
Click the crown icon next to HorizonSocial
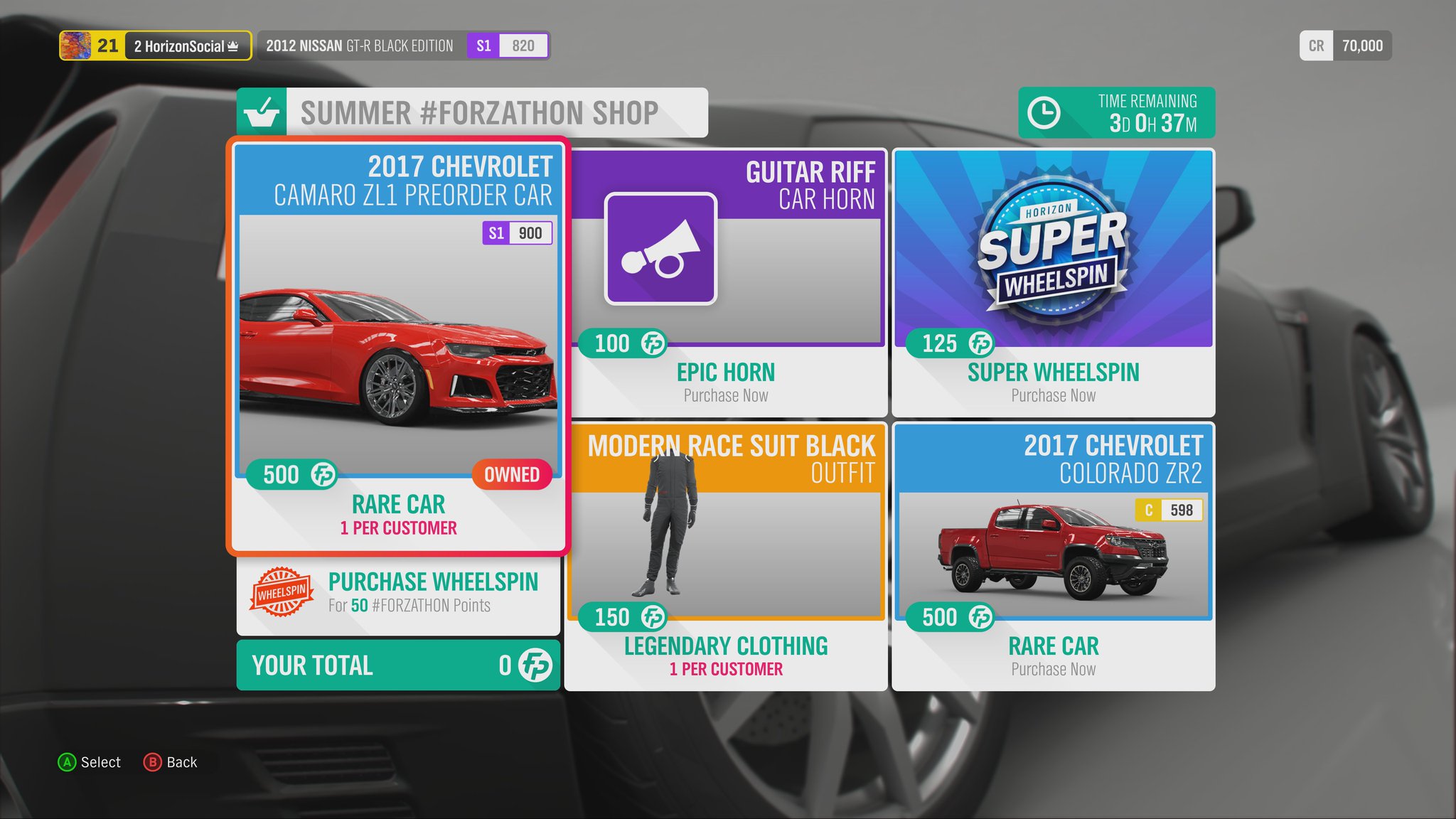(x=235, y=45)
